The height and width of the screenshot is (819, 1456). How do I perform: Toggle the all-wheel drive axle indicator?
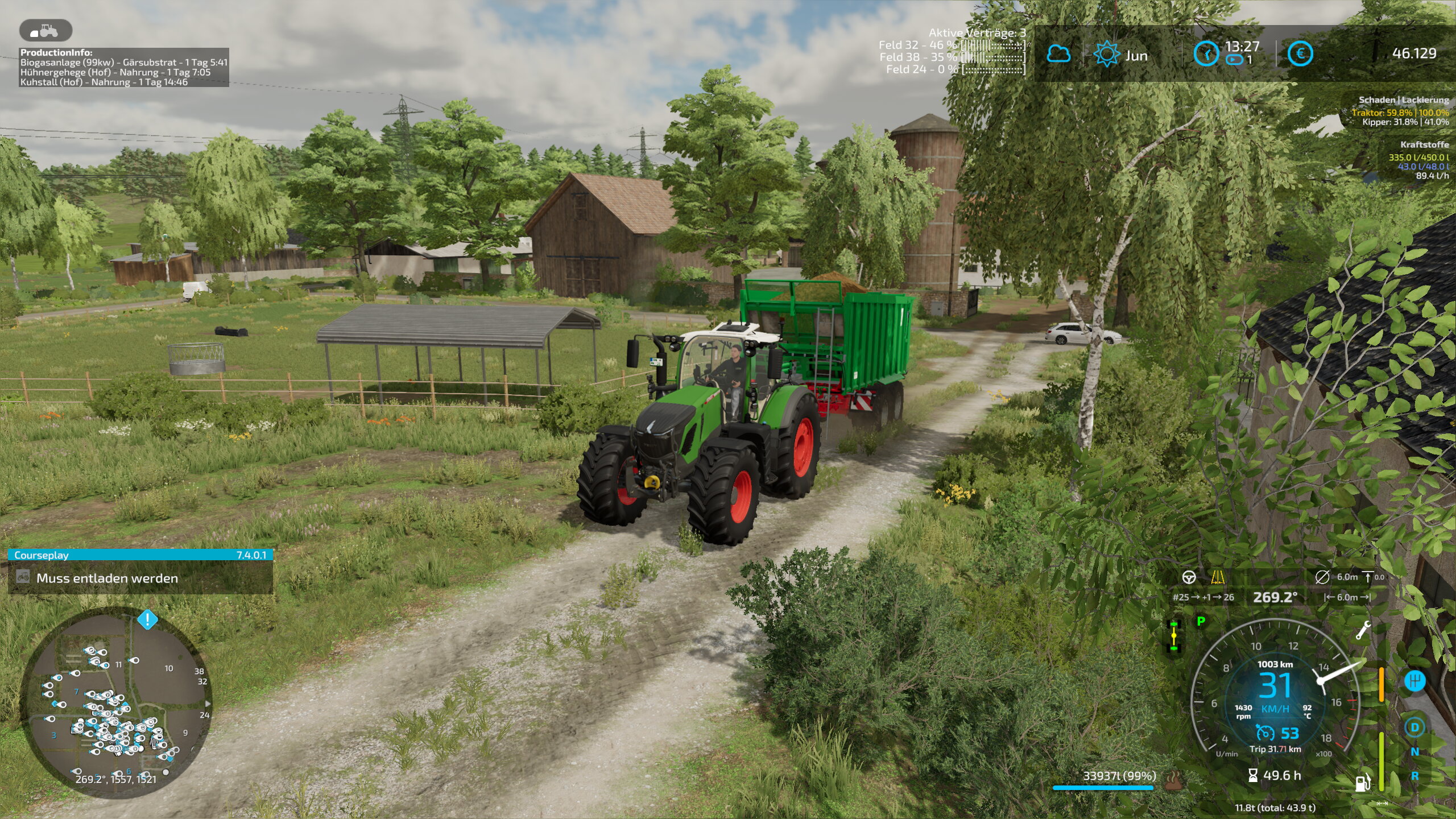(1174, 635)
